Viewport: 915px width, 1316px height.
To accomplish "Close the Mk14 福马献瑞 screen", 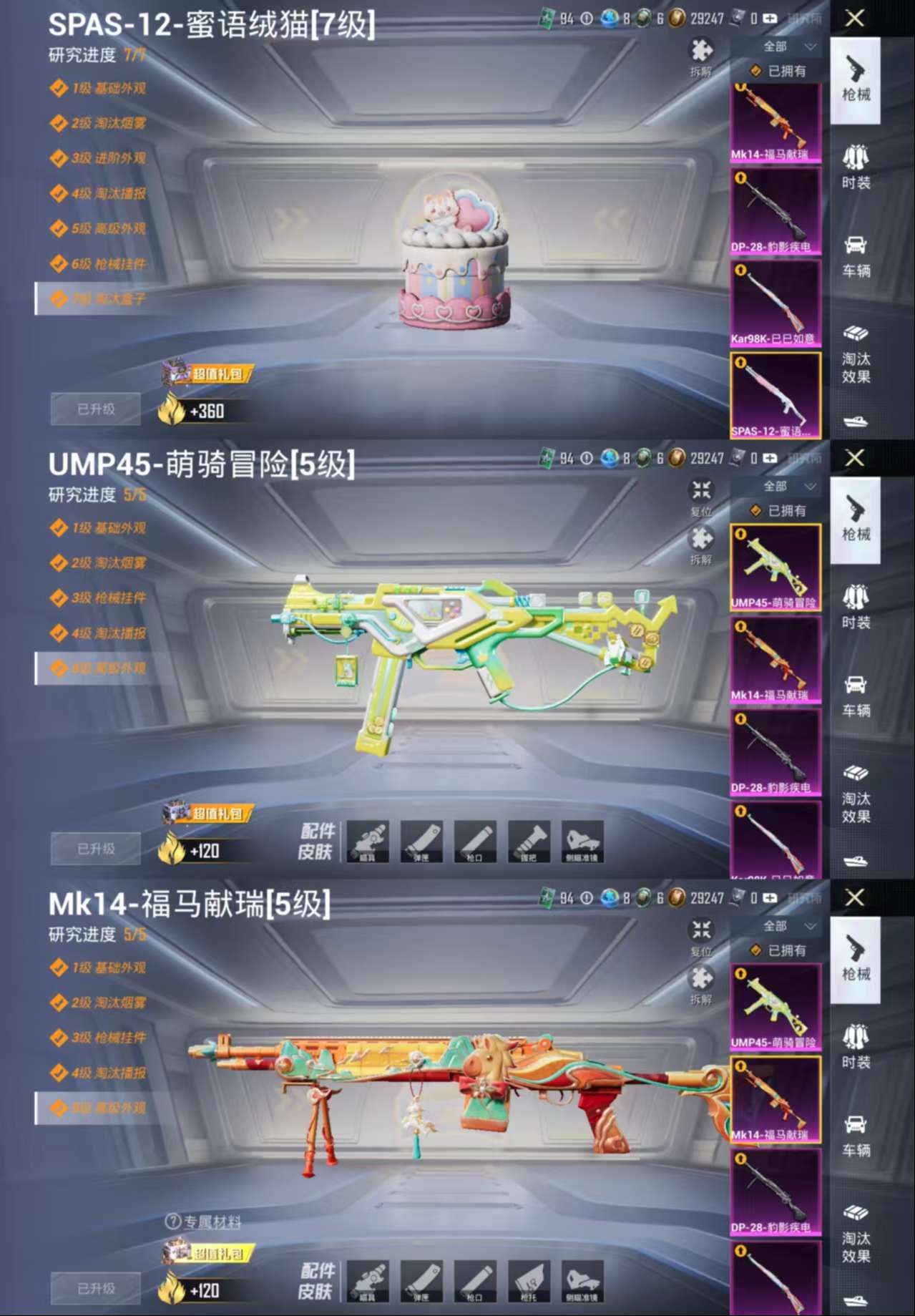I will (x=855, y=898).
